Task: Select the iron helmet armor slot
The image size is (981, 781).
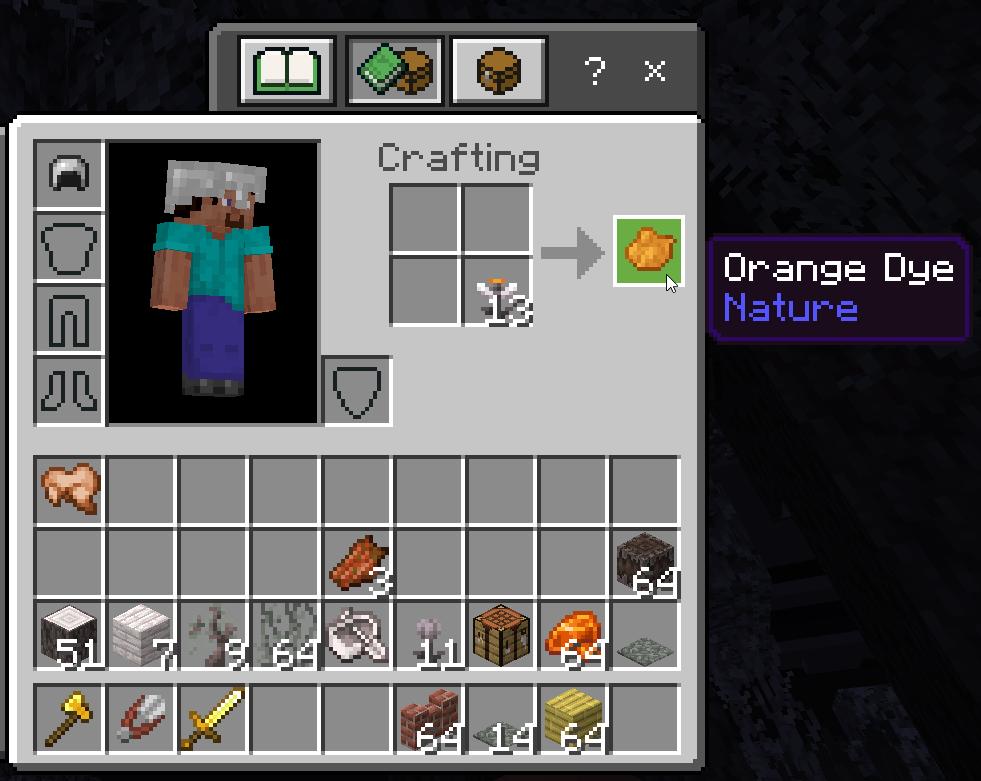Action: pos(69,175)
